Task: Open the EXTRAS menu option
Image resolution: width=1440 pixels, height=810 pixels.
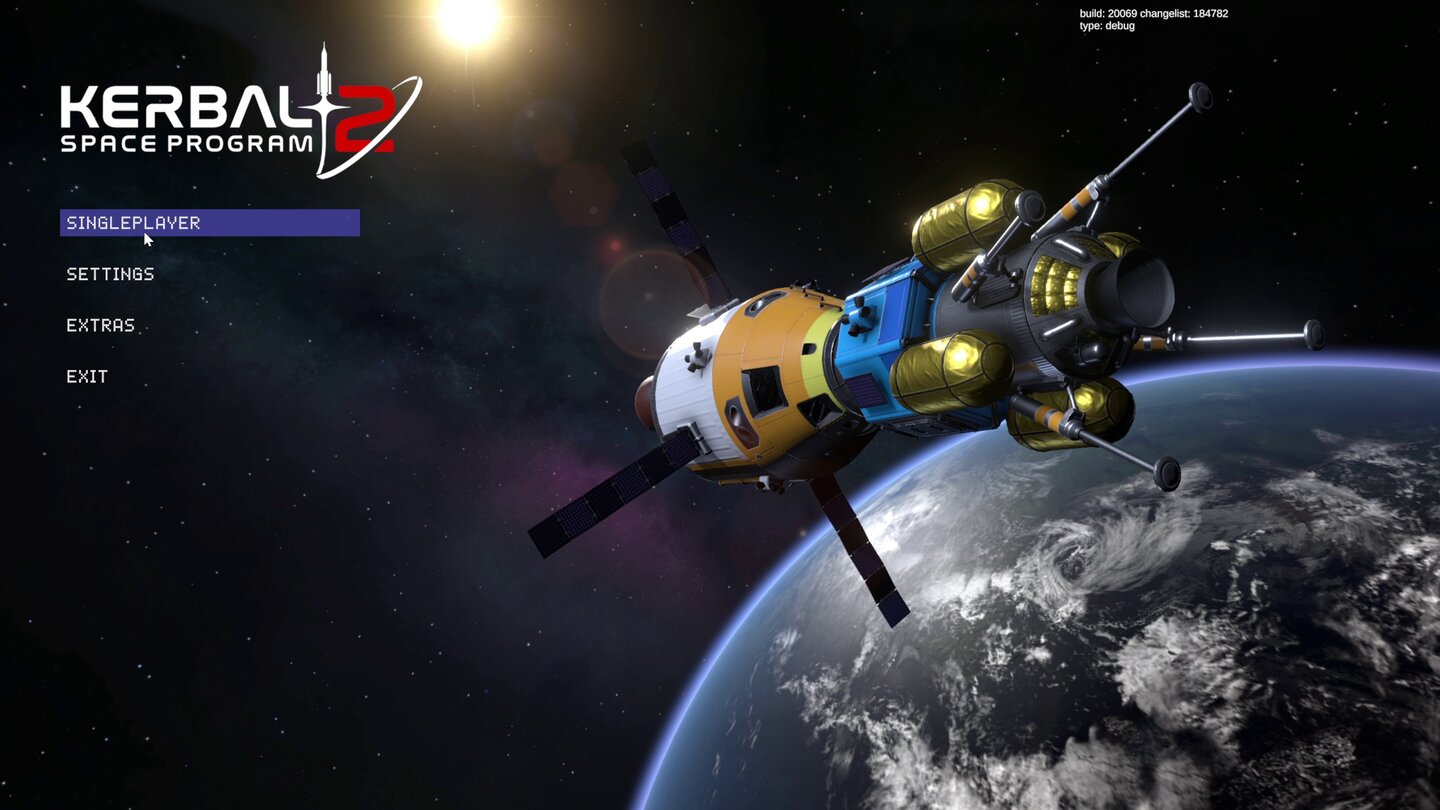Action: point(100,325)
